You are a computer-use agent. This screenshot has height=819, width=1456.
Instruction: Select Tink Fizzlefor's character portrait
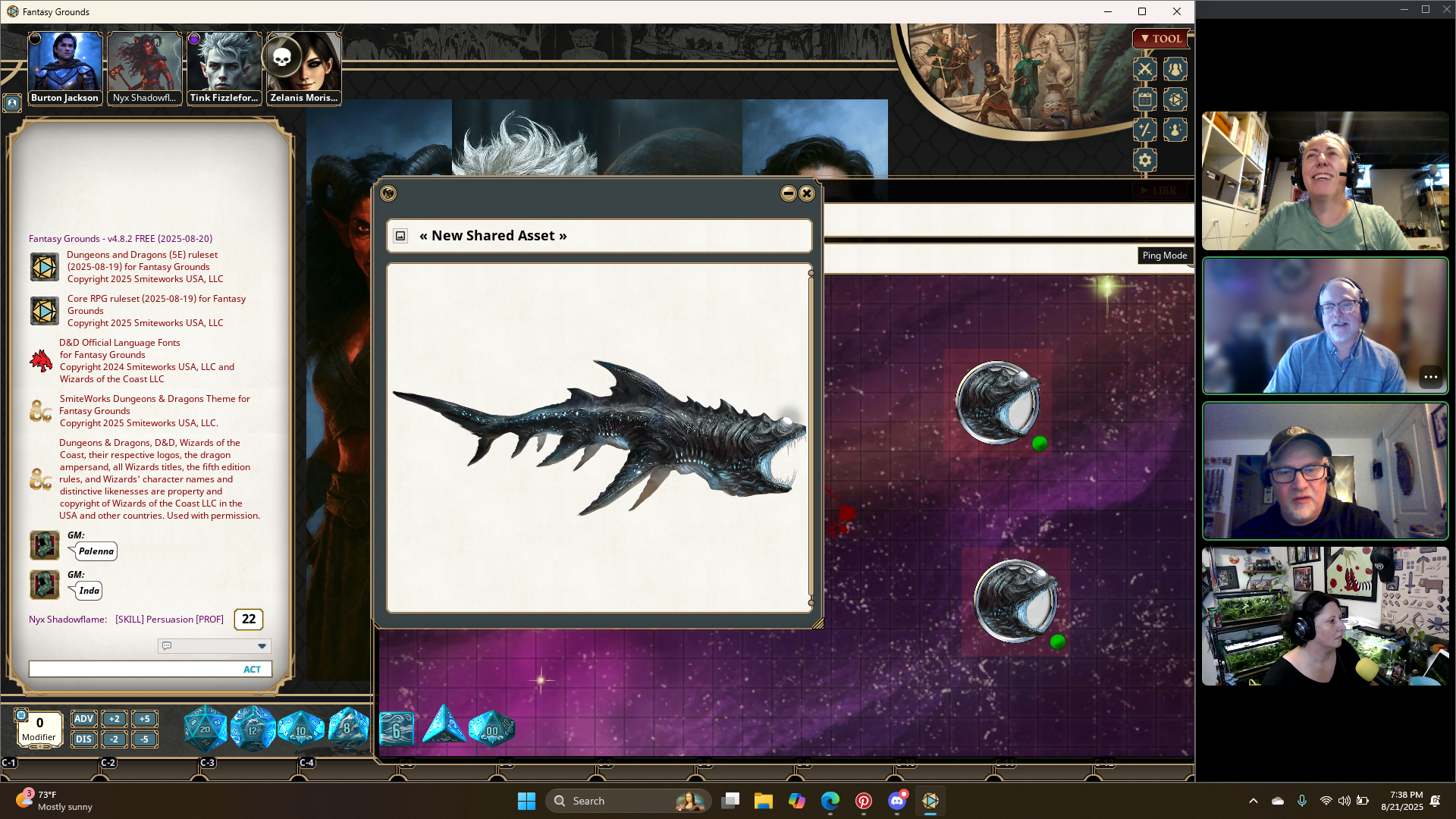point(224,64)
